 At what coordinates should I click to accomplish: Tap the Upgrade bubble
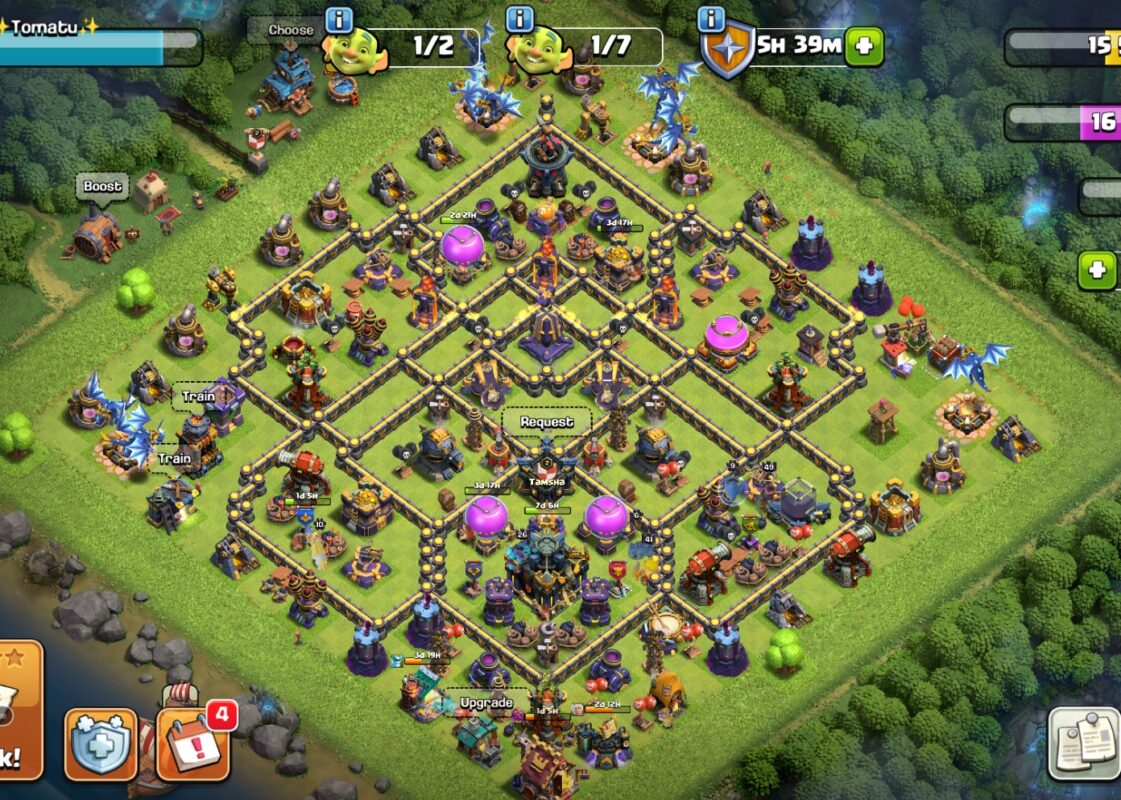click(486, 703)
